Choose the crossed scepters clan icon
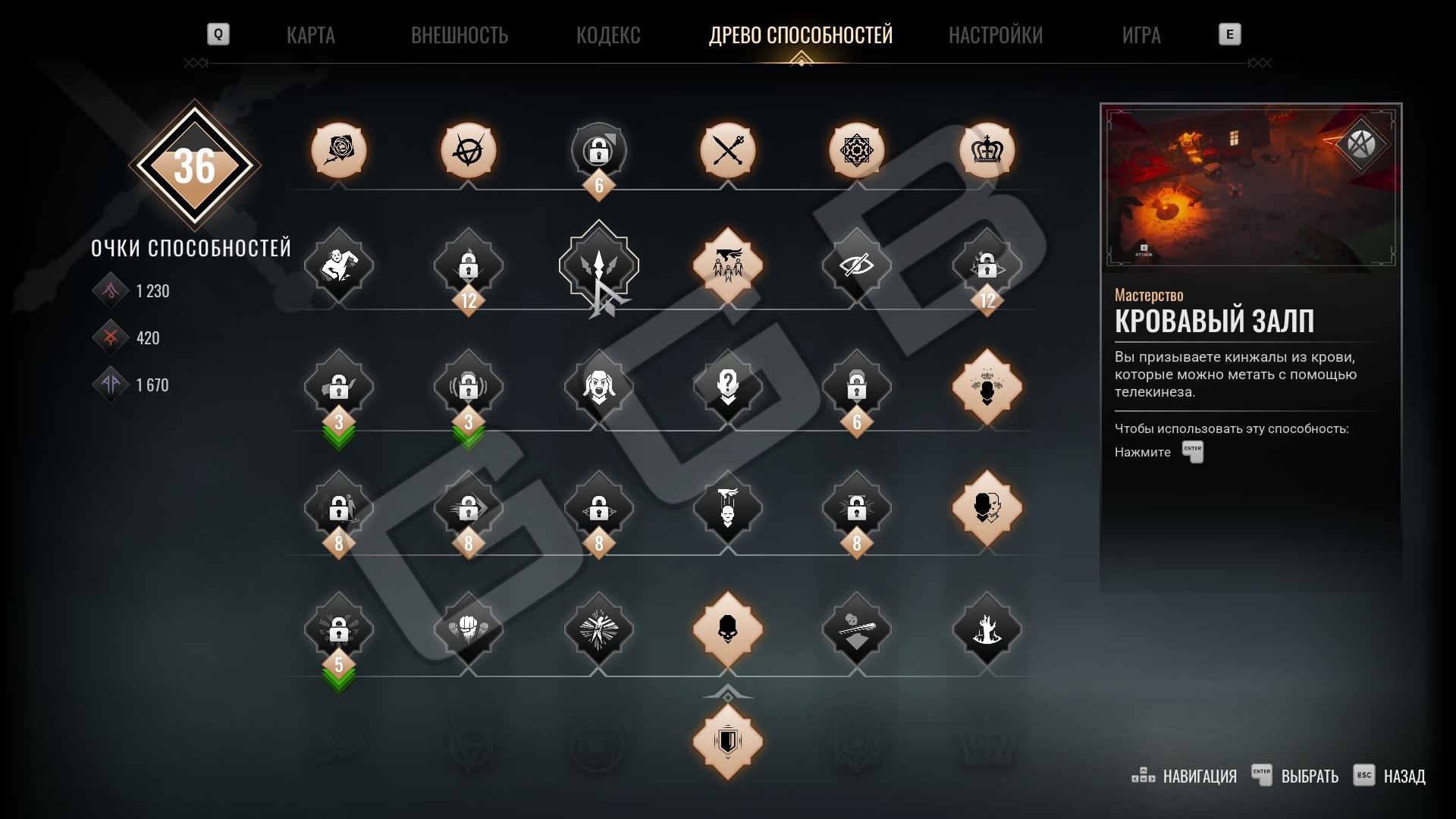Viewport: 1456px width, 819px height. pyautogui.click(x=728, y=150)
